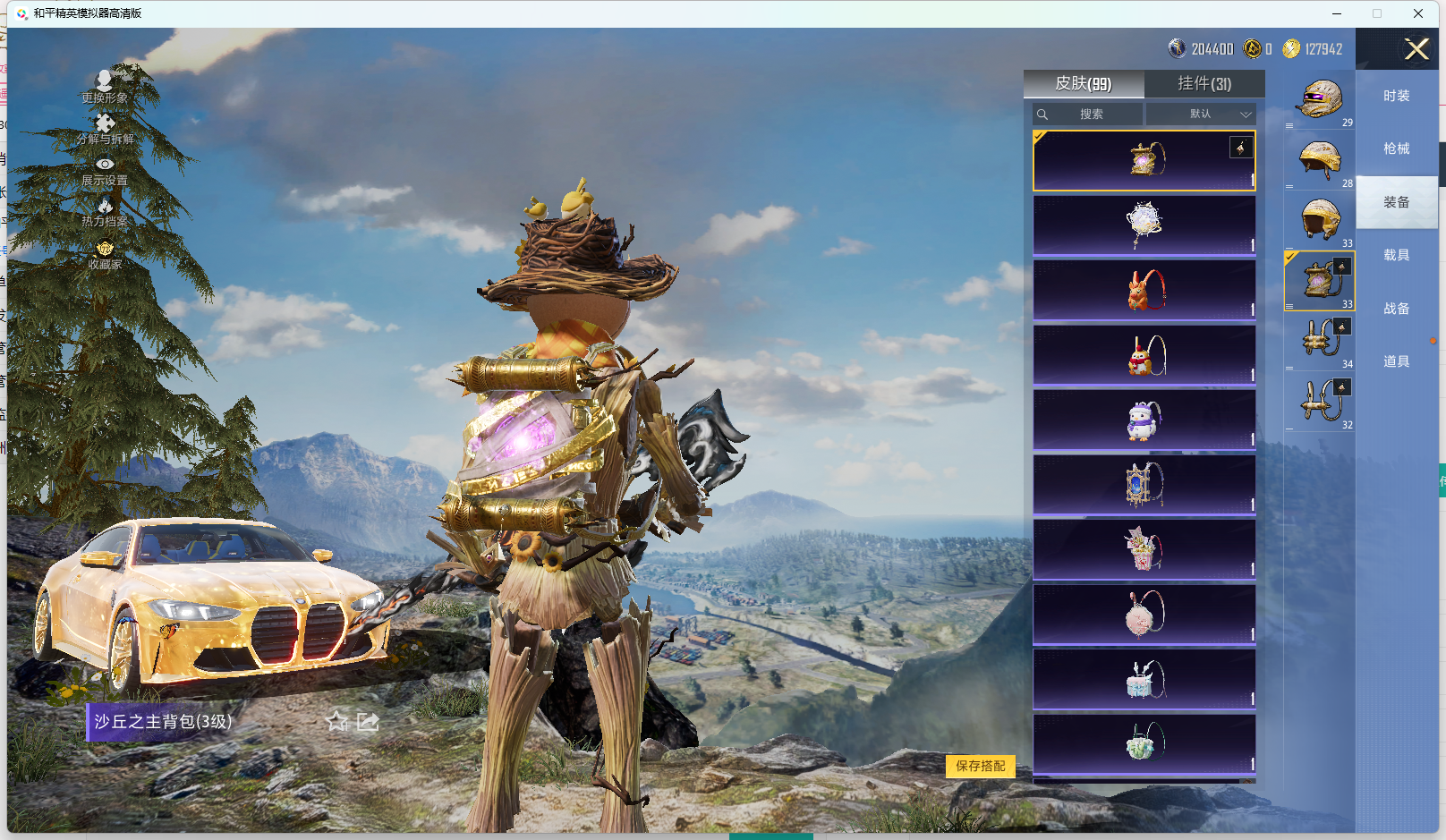Open the 收藏家 collector page

coord(105,255)
